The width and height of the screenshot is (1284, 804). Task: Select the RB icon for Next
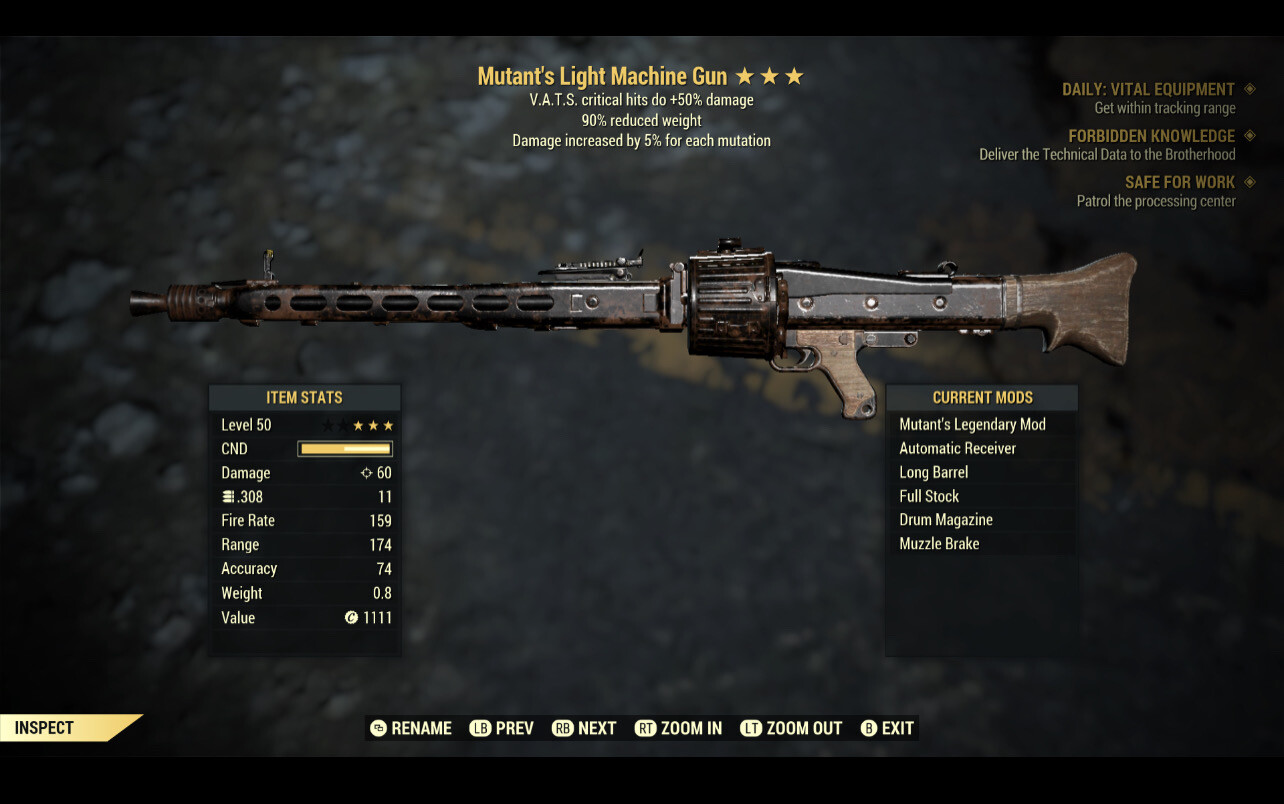[561, 728]
